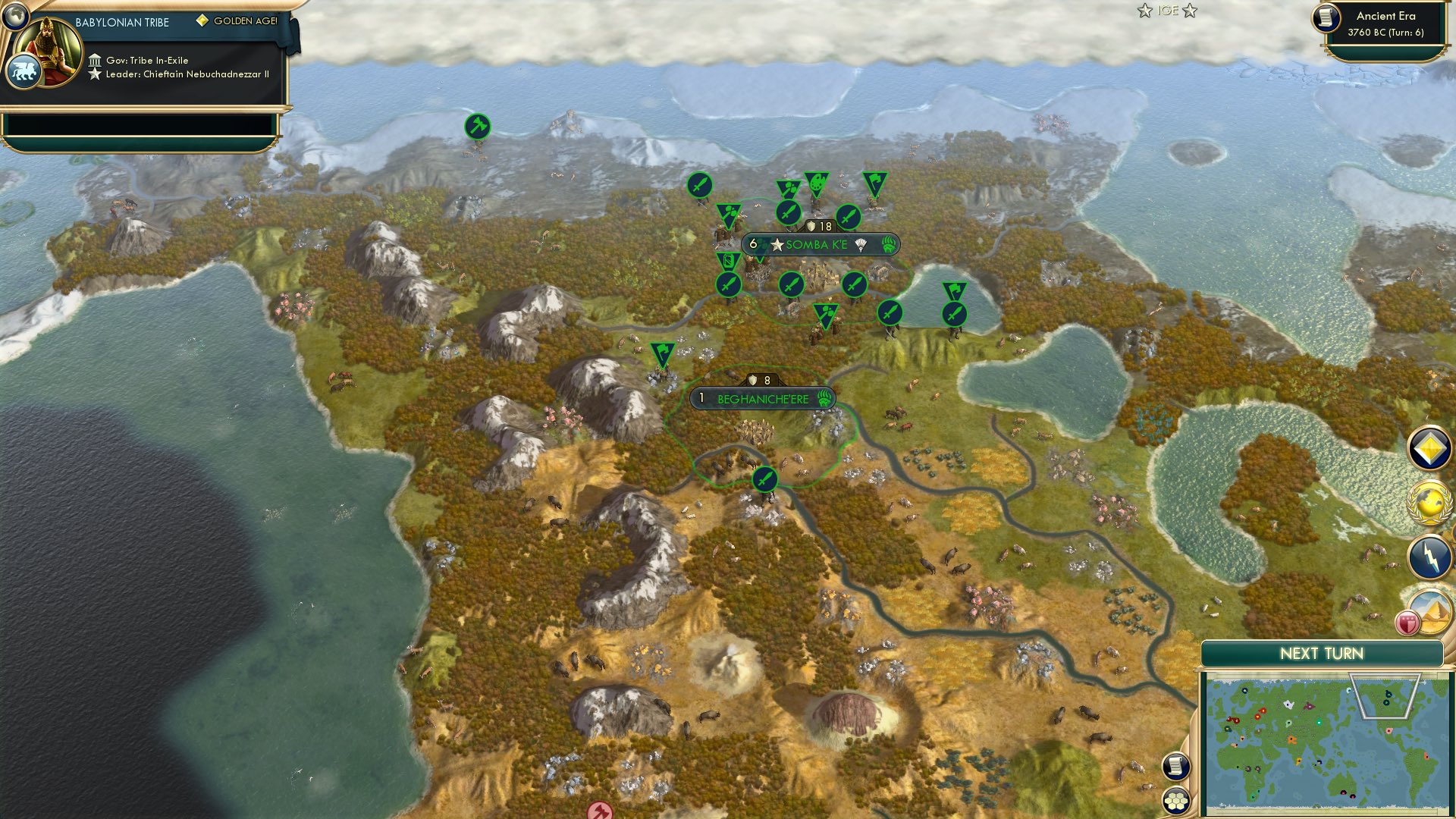Click the winged lion Babylonian civ emblem
The image size is (1456, 819).
click(x=24, y=70)
